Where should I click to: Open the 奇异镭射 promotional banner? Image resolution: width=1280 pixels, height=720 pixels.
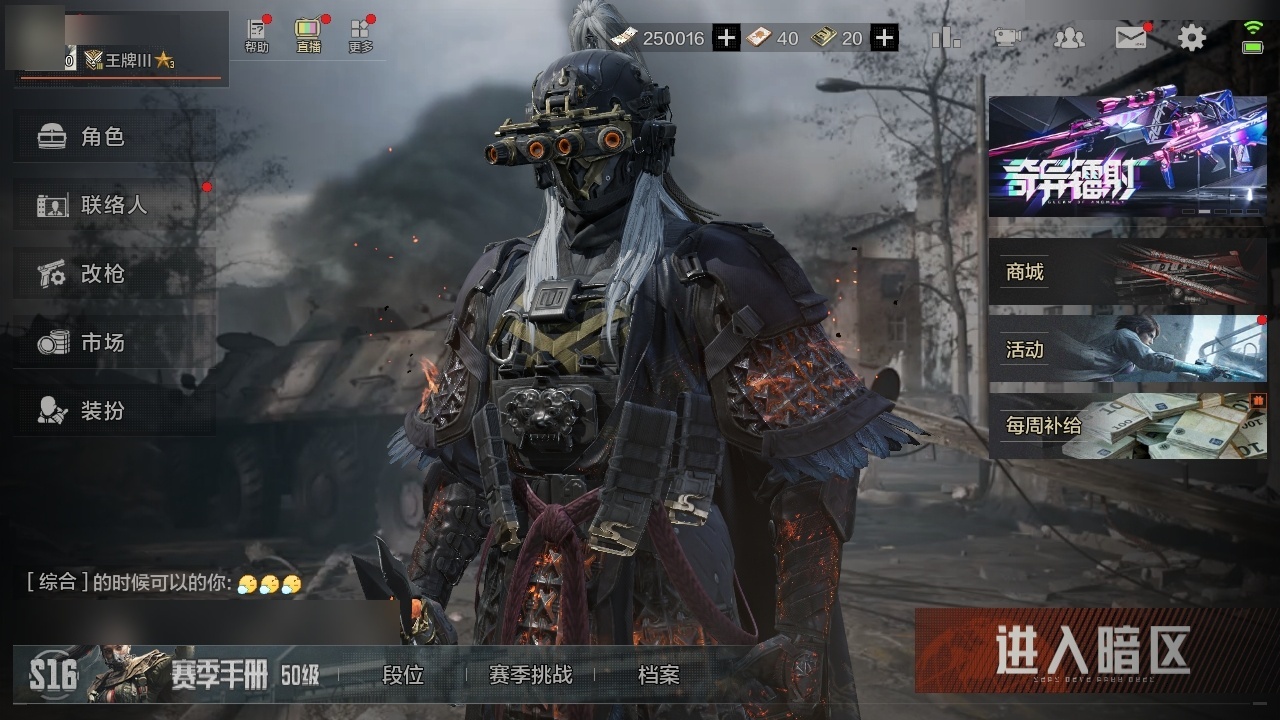(1127, 157)
